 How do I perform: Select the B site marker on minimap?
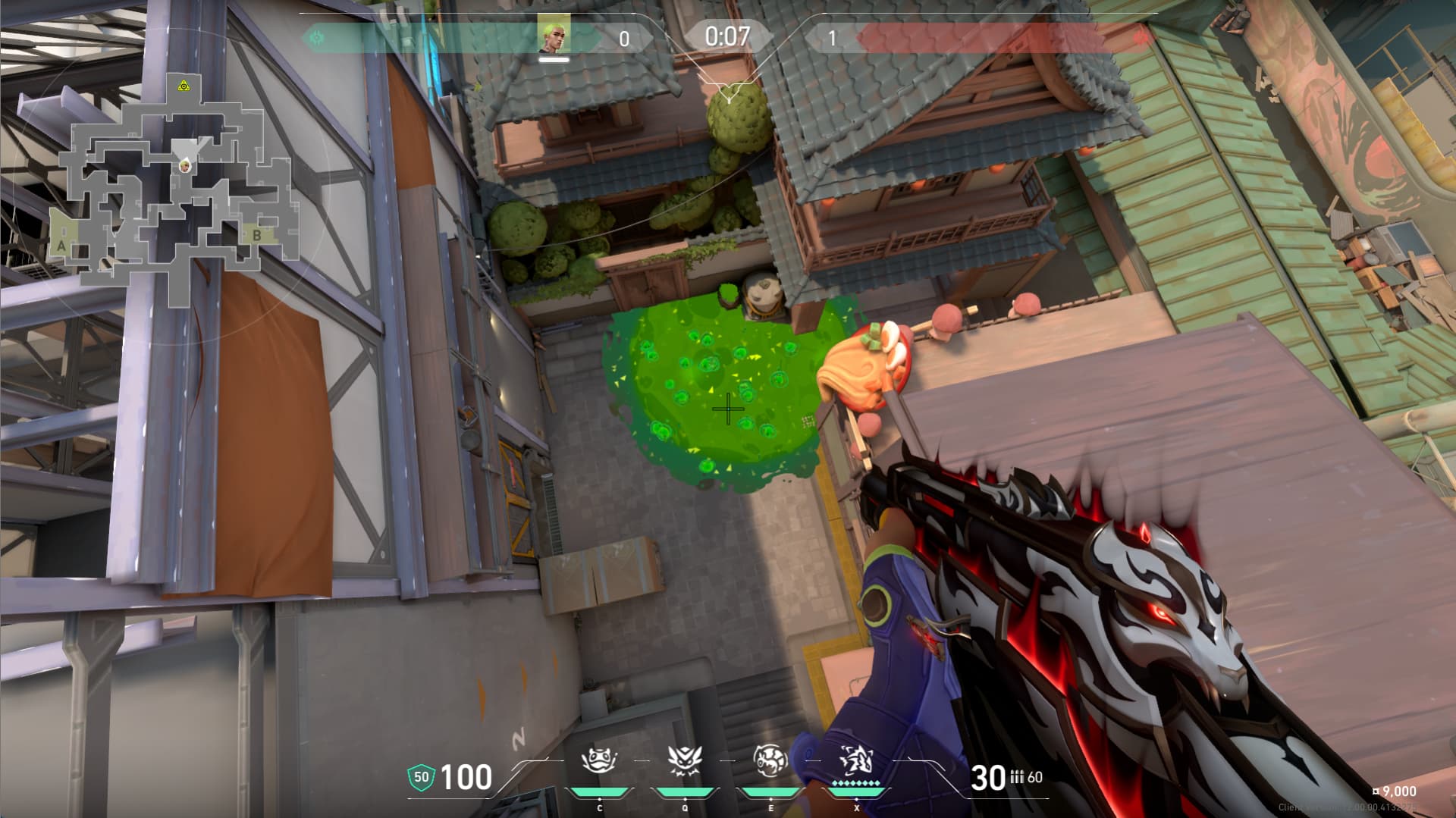[x=257, y=236]
